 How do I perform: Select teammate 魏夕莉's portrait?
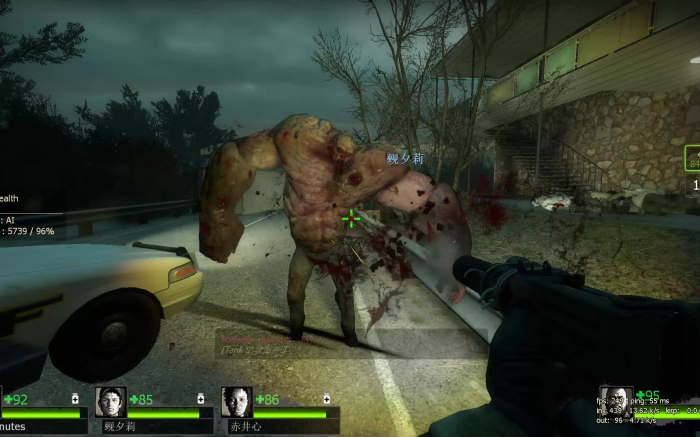tap(111, 402)
